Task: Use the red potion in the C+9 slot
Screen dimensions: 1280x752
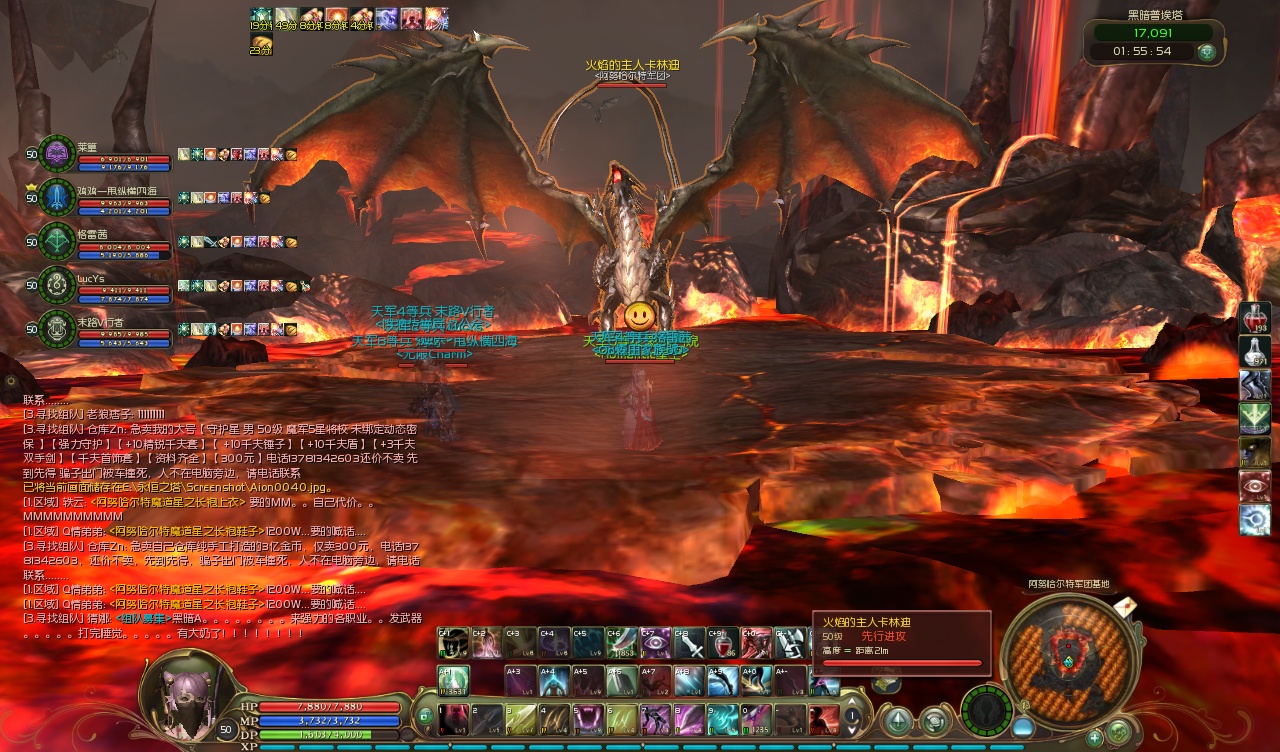Action: tap(722, 643)
